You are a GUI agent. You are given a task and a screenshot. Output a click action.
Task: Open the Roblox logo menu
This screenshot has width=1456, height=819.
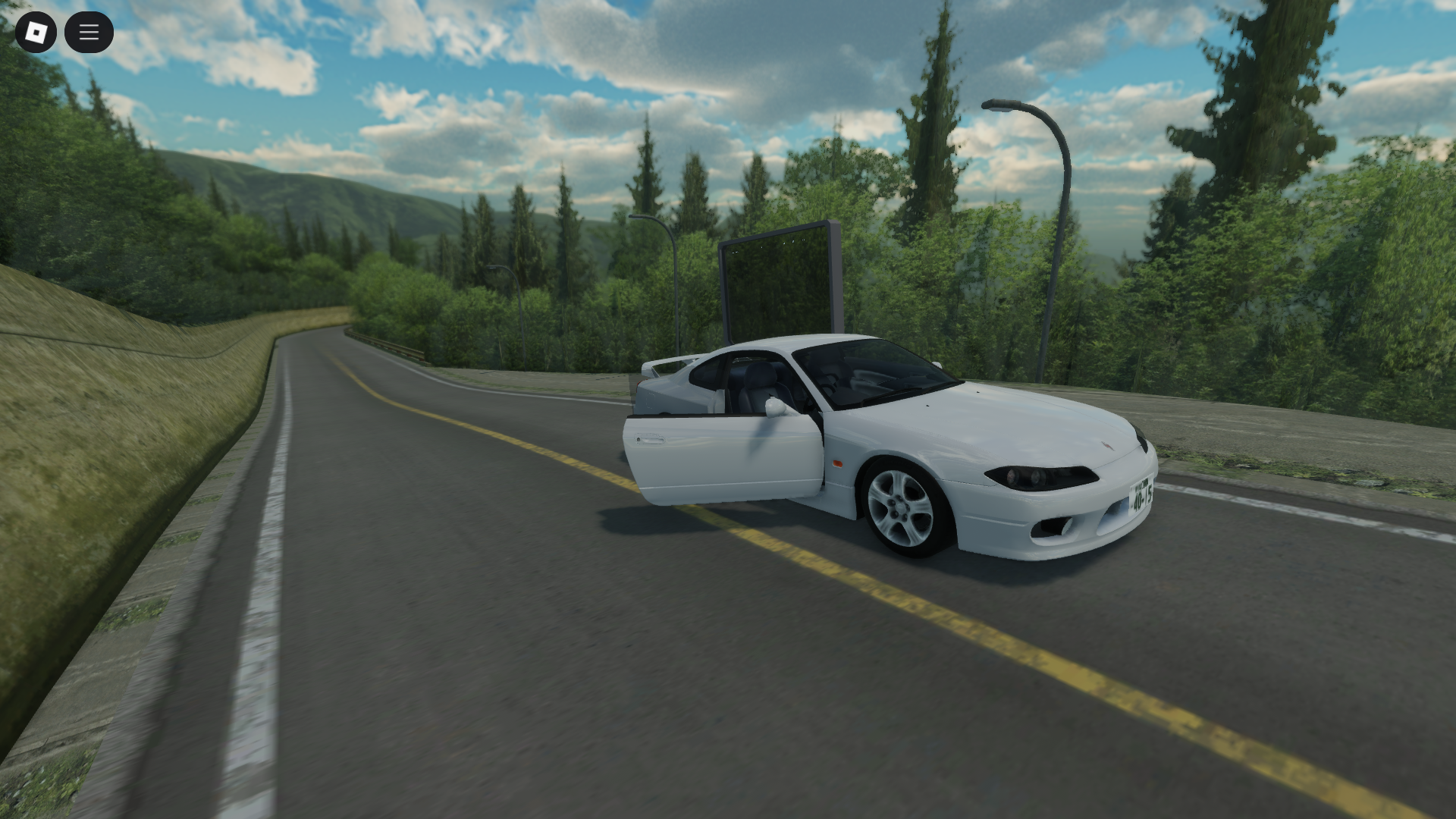pyautogui.click(x=35, y=32)
